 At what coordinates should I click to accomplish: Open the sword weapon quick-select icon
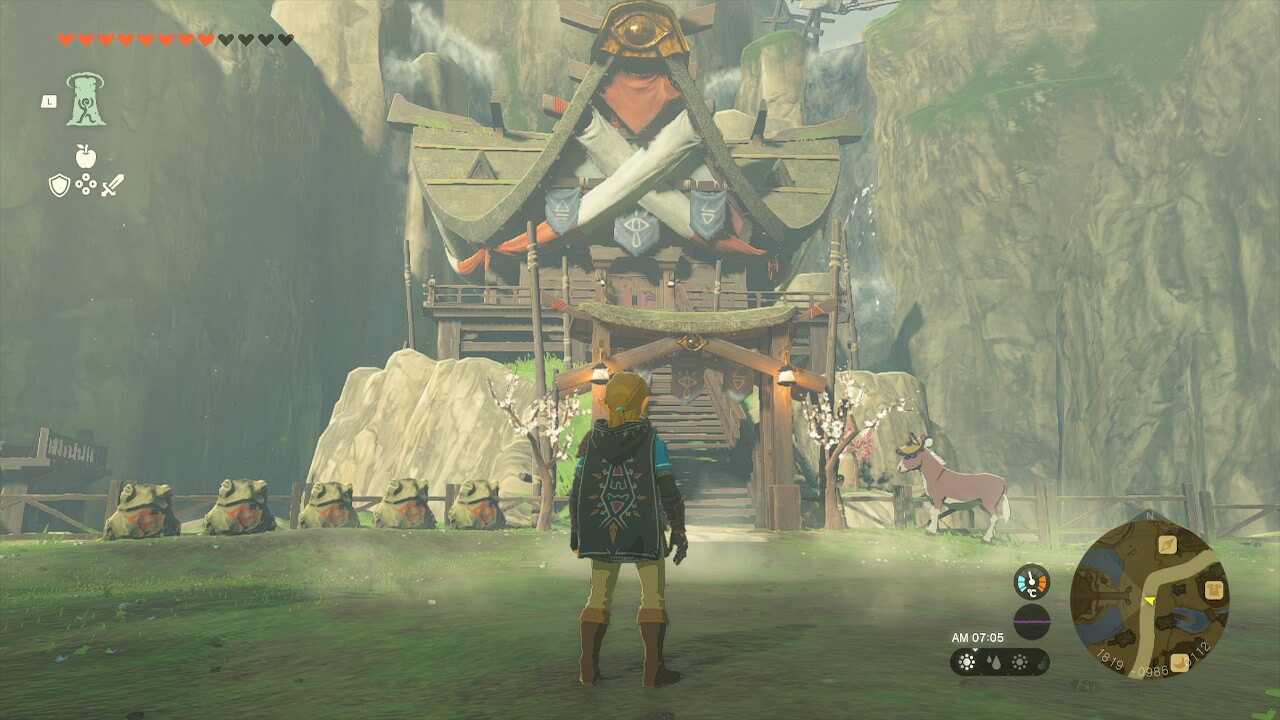click(112, 185)
